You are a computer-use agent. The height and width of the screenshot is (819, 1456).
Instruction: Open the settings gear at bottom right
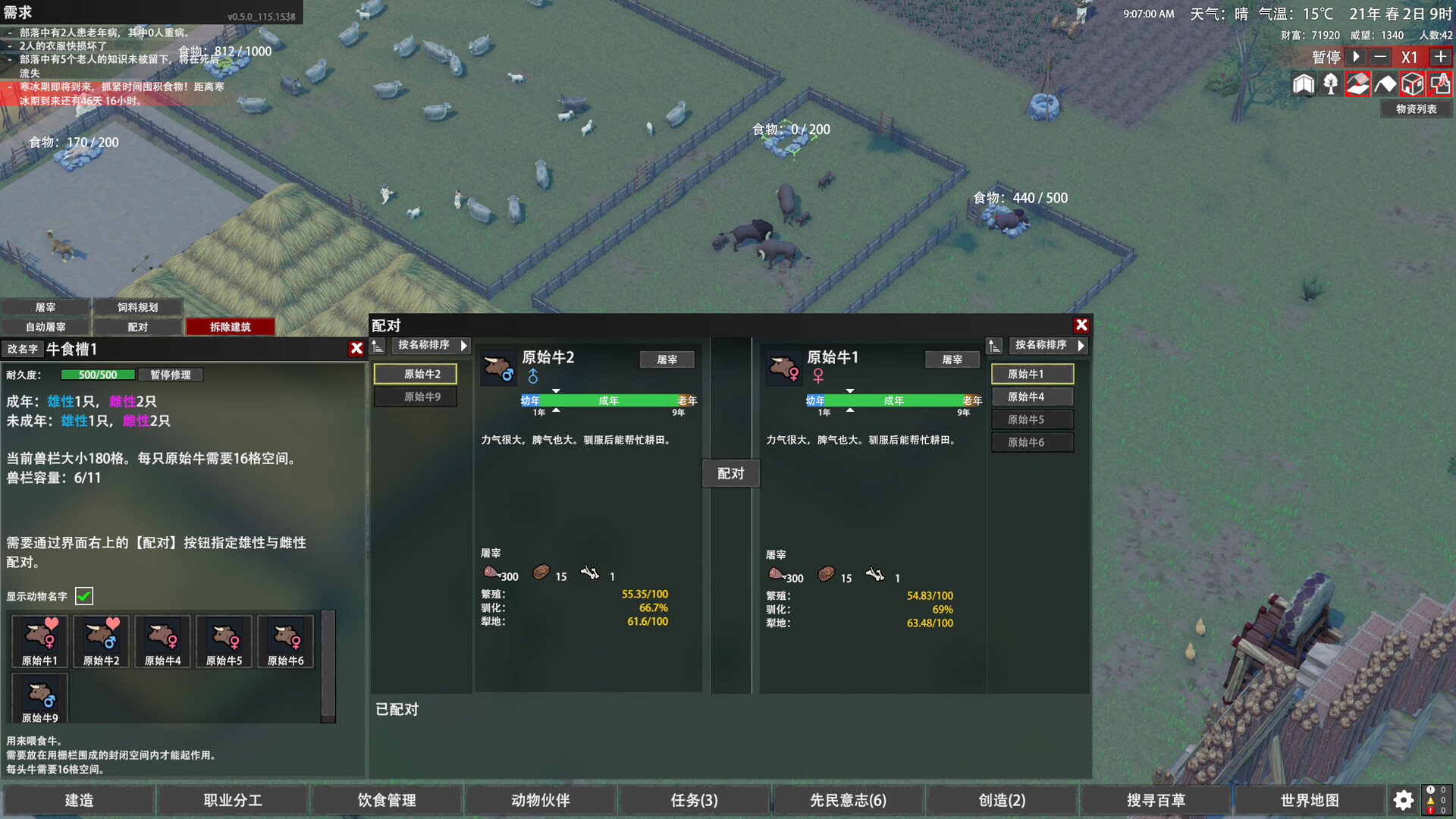click(x=1402, y=800)
